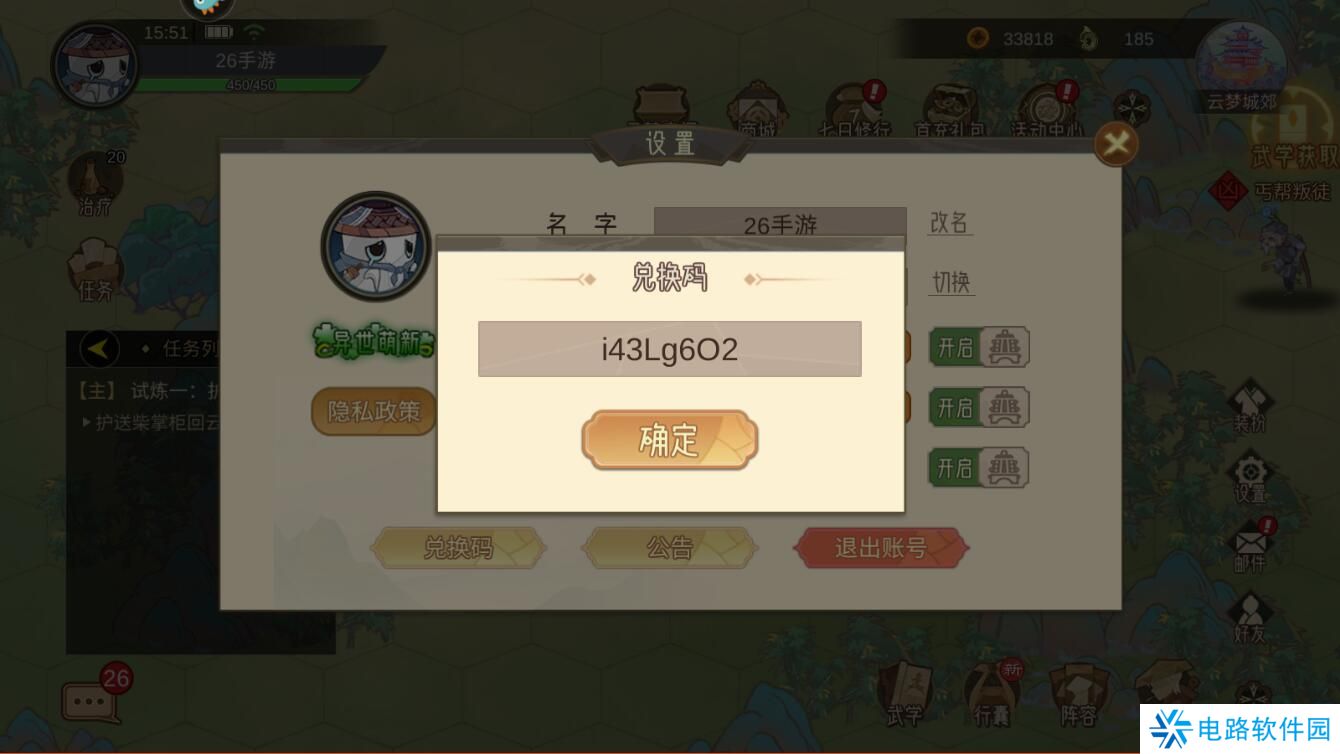Screen dimensions: 1340x754
Task: Open the 装扮 dress-up icon
Action: (1253, 398)
